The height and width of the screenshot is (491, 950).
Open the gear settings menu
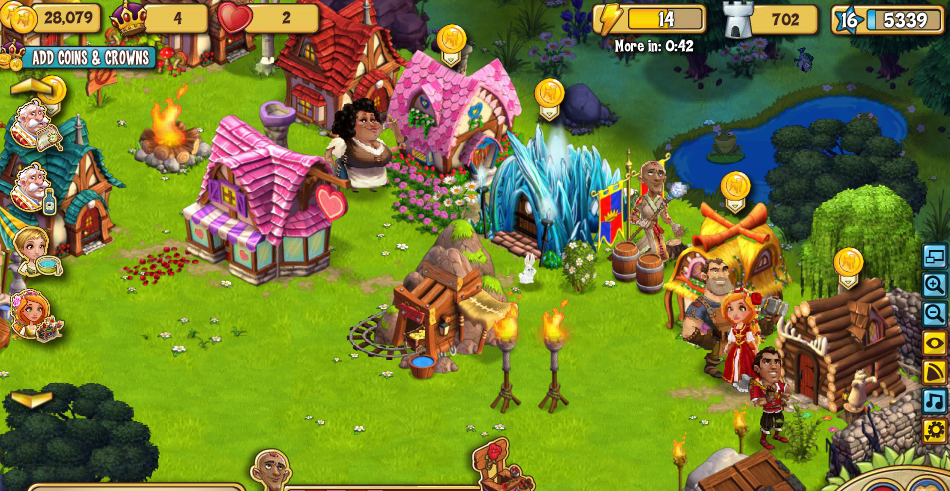(x=934, y=430)
